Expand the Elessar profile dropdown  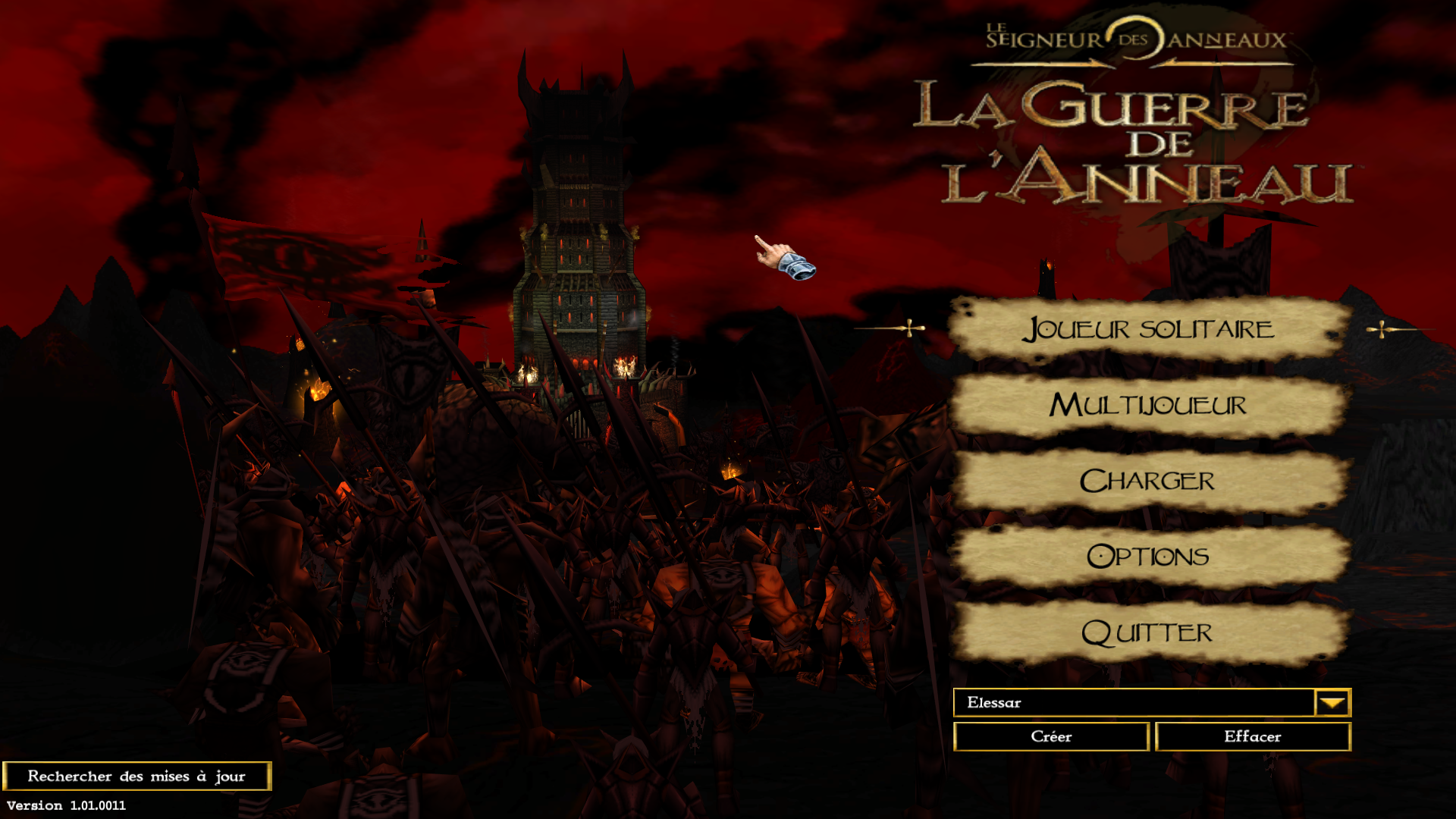[1332, 703]
